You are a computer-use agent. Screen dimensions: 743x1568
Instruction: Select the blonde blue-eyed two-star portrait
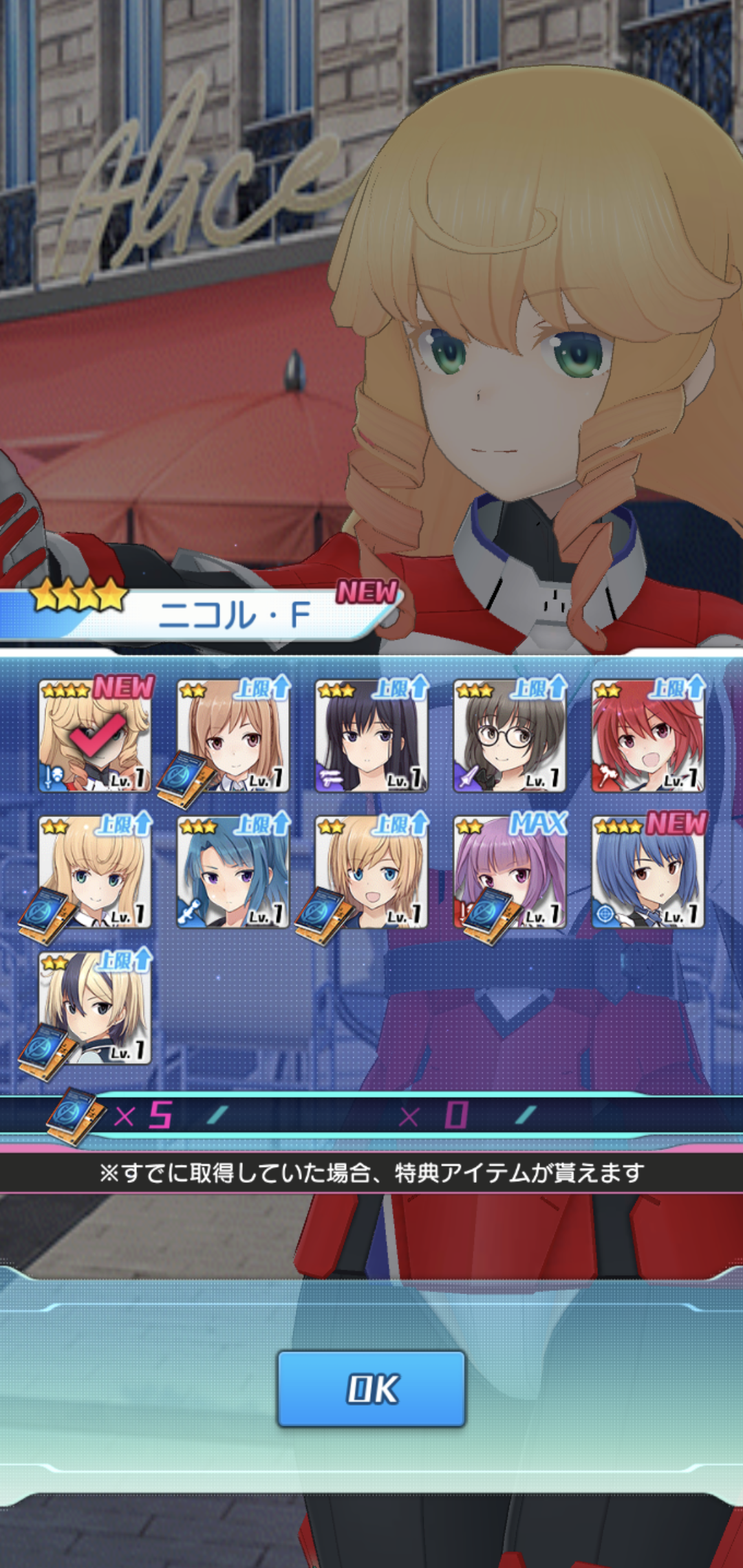(x=371, y=872)
